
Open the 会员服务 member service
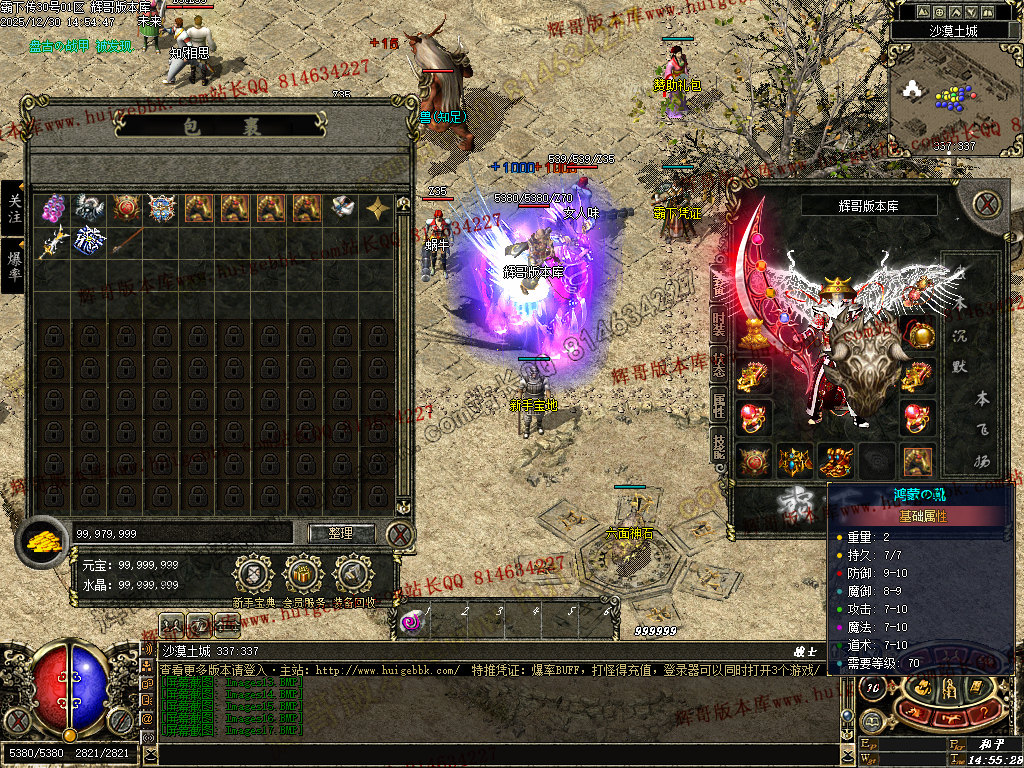click(x=303, y=575)
